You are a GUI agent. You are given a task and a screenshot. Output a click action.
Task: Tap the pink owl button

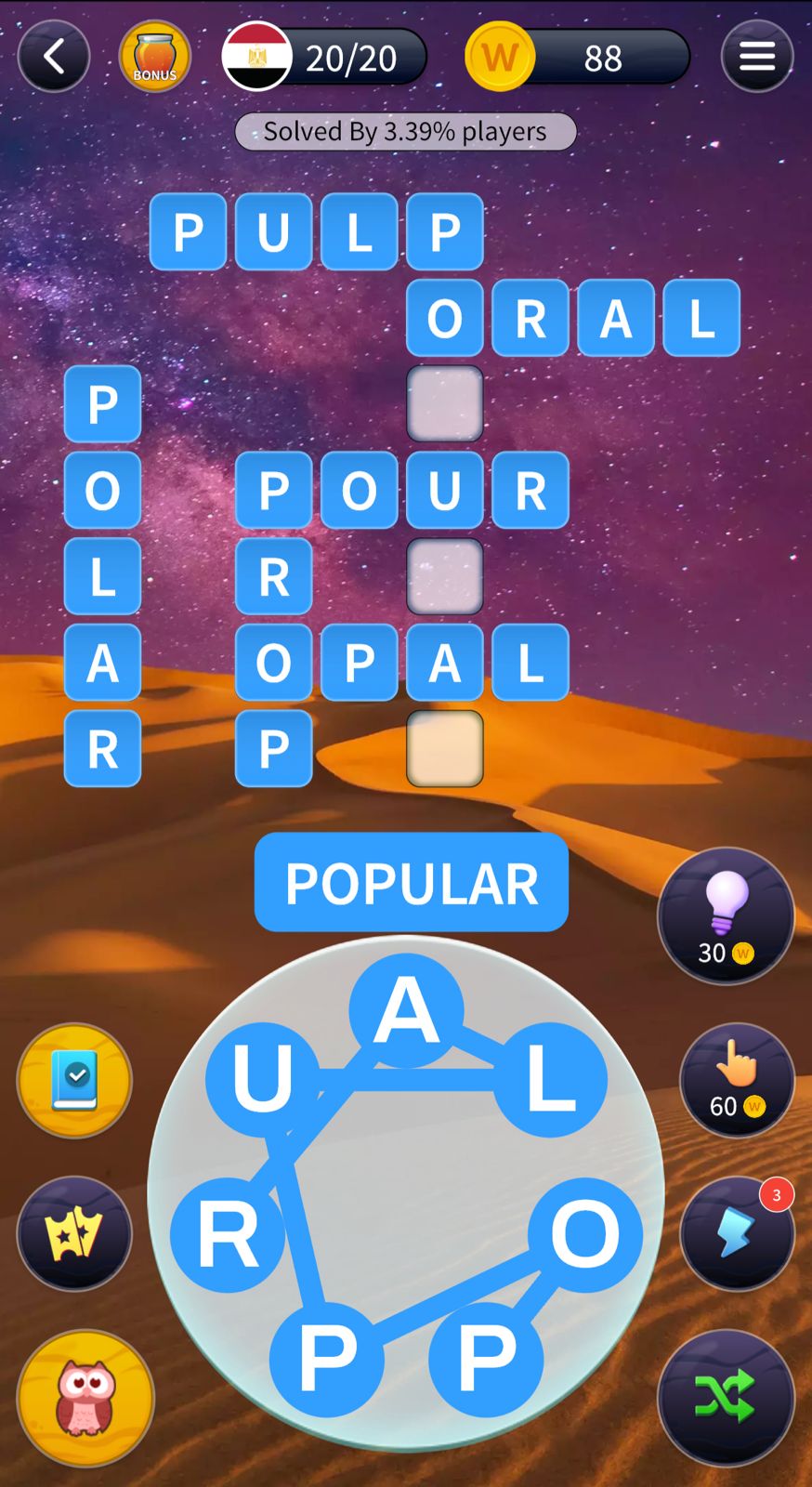85,1397
